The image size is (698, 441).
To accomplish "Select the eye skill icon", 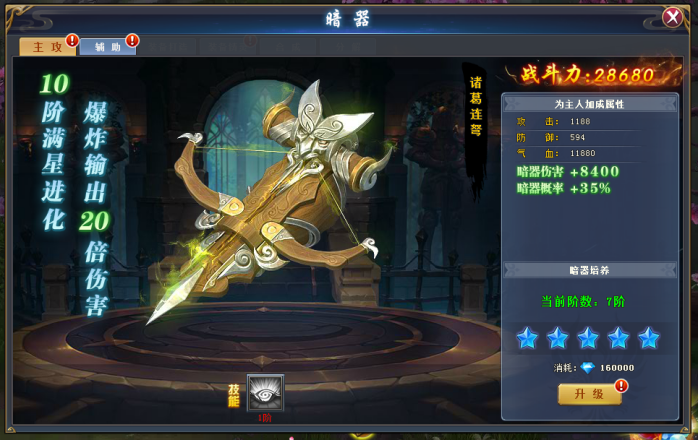I will (265, 393).
